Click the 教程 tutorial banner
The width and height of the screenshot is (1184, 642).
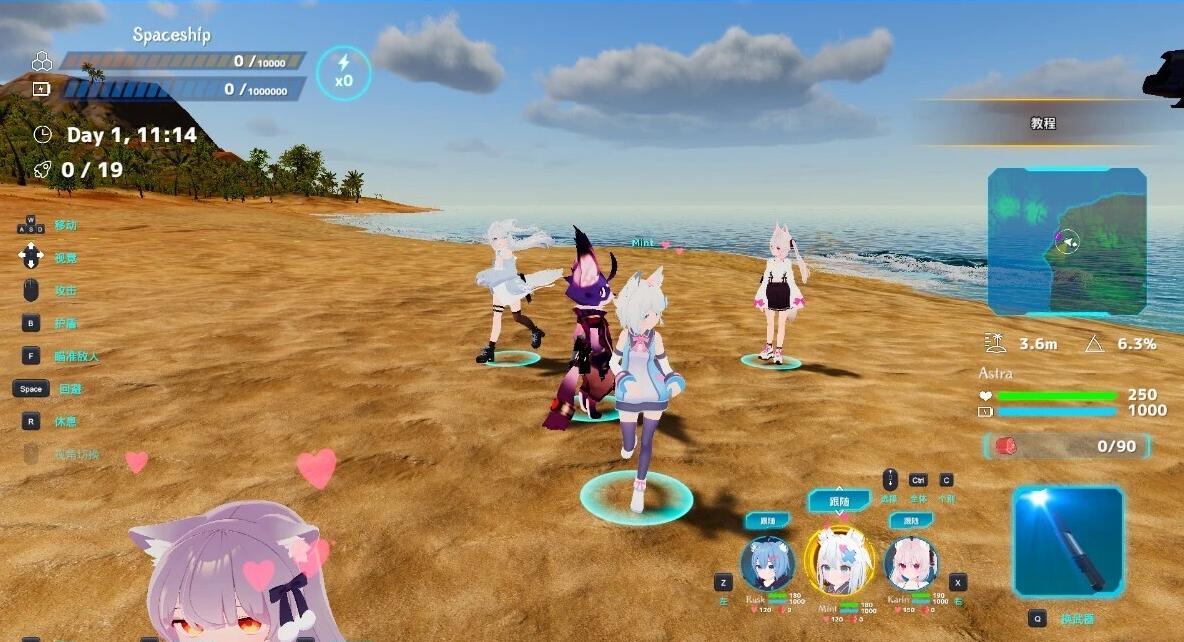point(1043,124)
